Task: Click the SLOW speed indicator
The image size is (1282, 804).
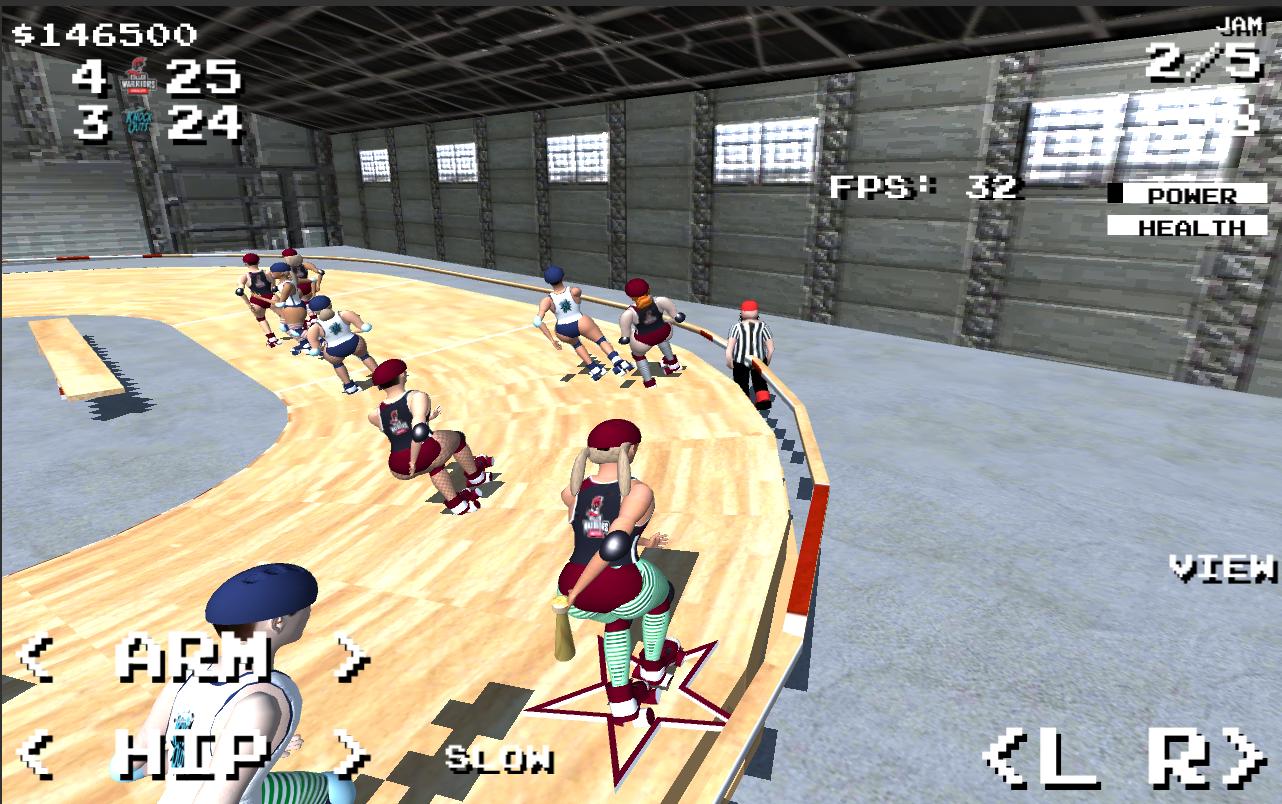Action: tap(502, 760)
